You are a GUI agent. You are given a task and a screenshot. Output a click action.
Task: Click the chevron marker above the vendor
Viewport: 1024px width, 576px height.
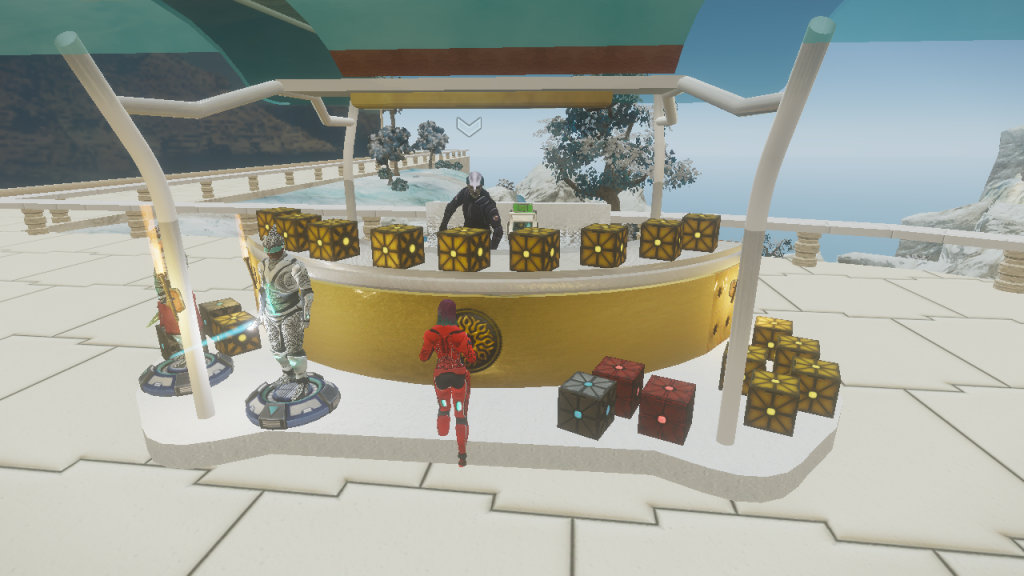coord(469,126)
